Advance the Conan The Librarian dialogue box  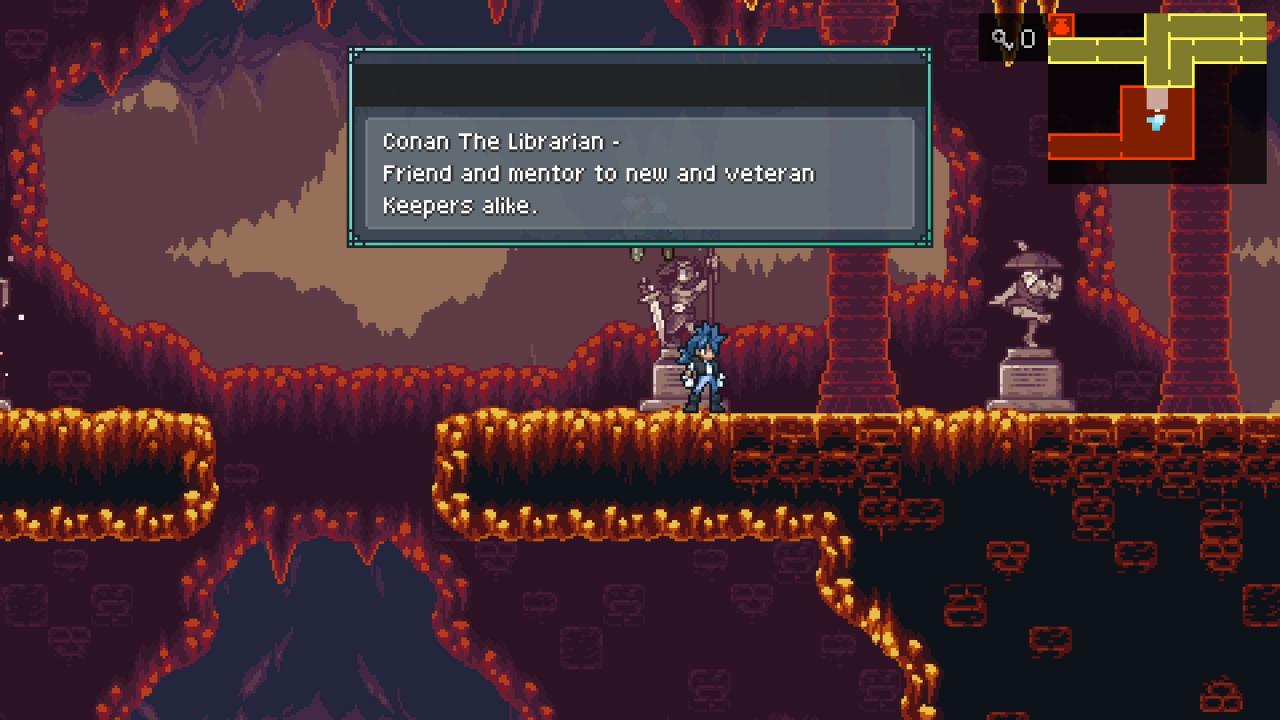pyautogui.click(x=640, y=173)
